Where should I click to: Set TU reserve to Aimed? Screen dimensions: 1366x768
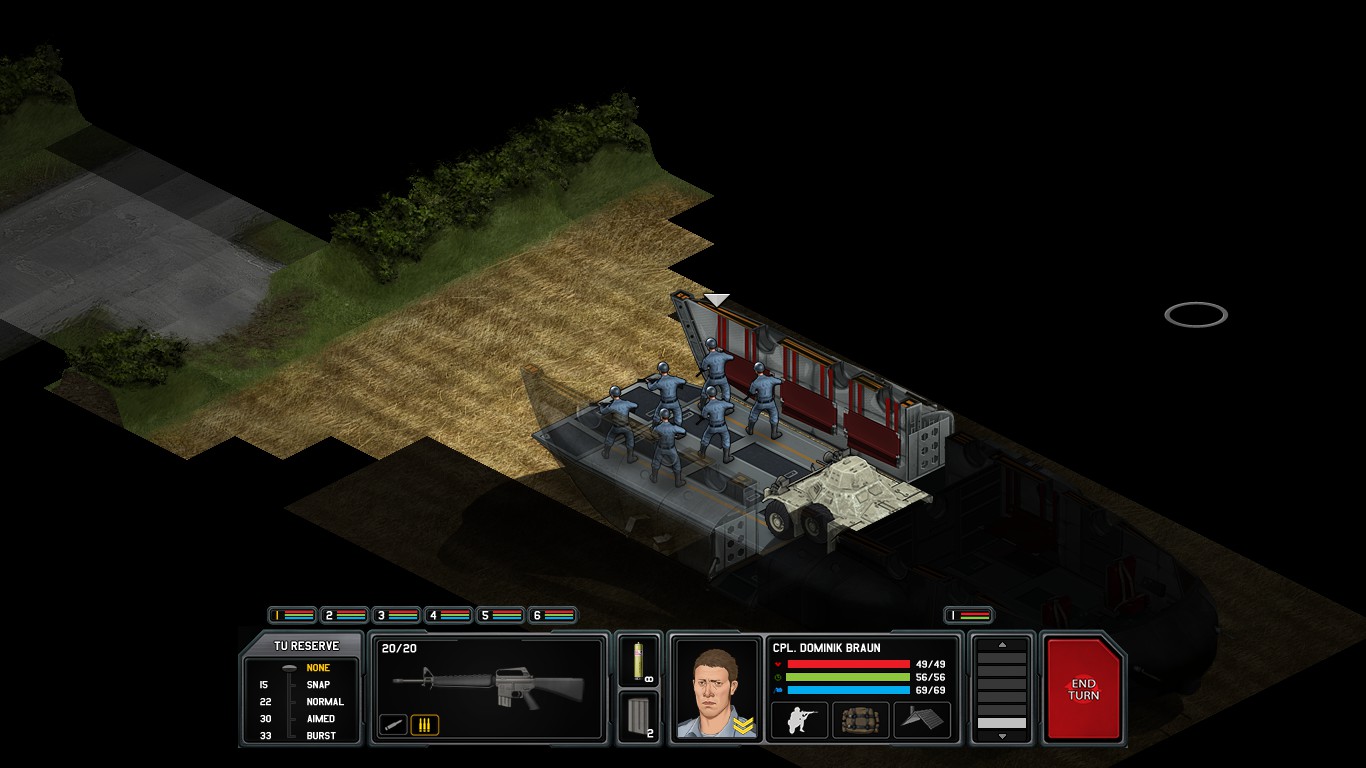tap(320, 719)
